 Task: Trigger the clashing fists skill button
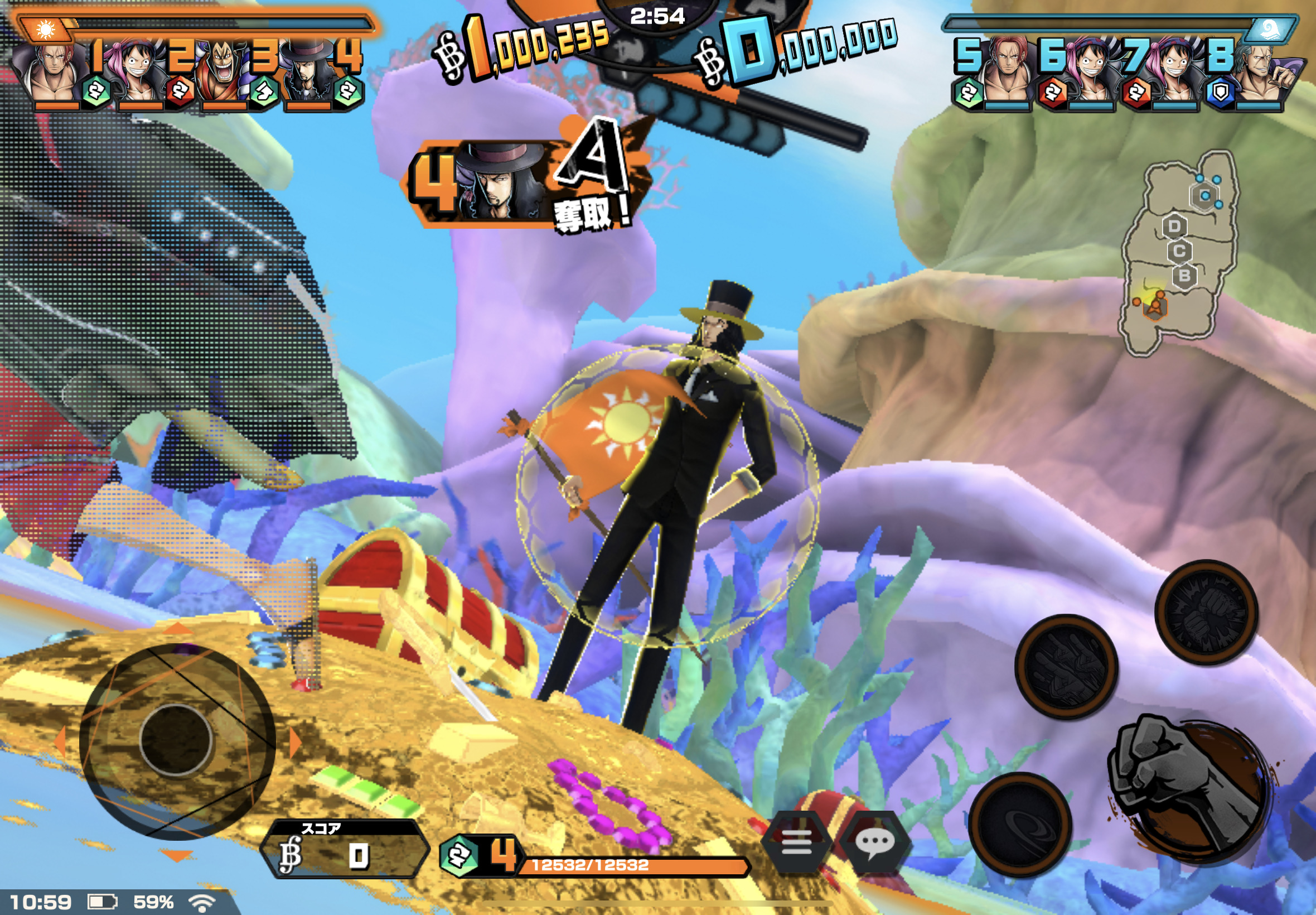point(1206,611)
